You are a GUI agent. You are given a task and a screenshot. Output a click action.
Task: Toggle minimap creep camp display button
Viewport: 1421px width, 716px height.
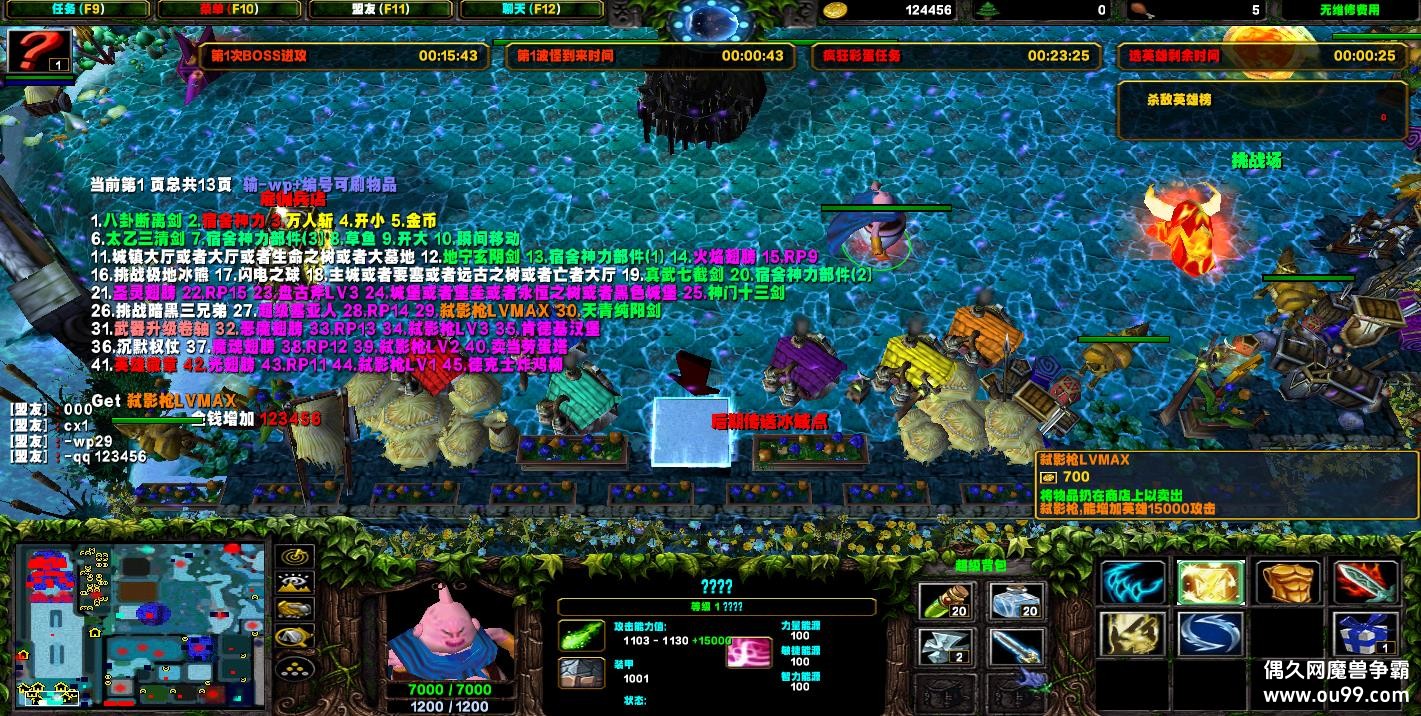(294, 636)
